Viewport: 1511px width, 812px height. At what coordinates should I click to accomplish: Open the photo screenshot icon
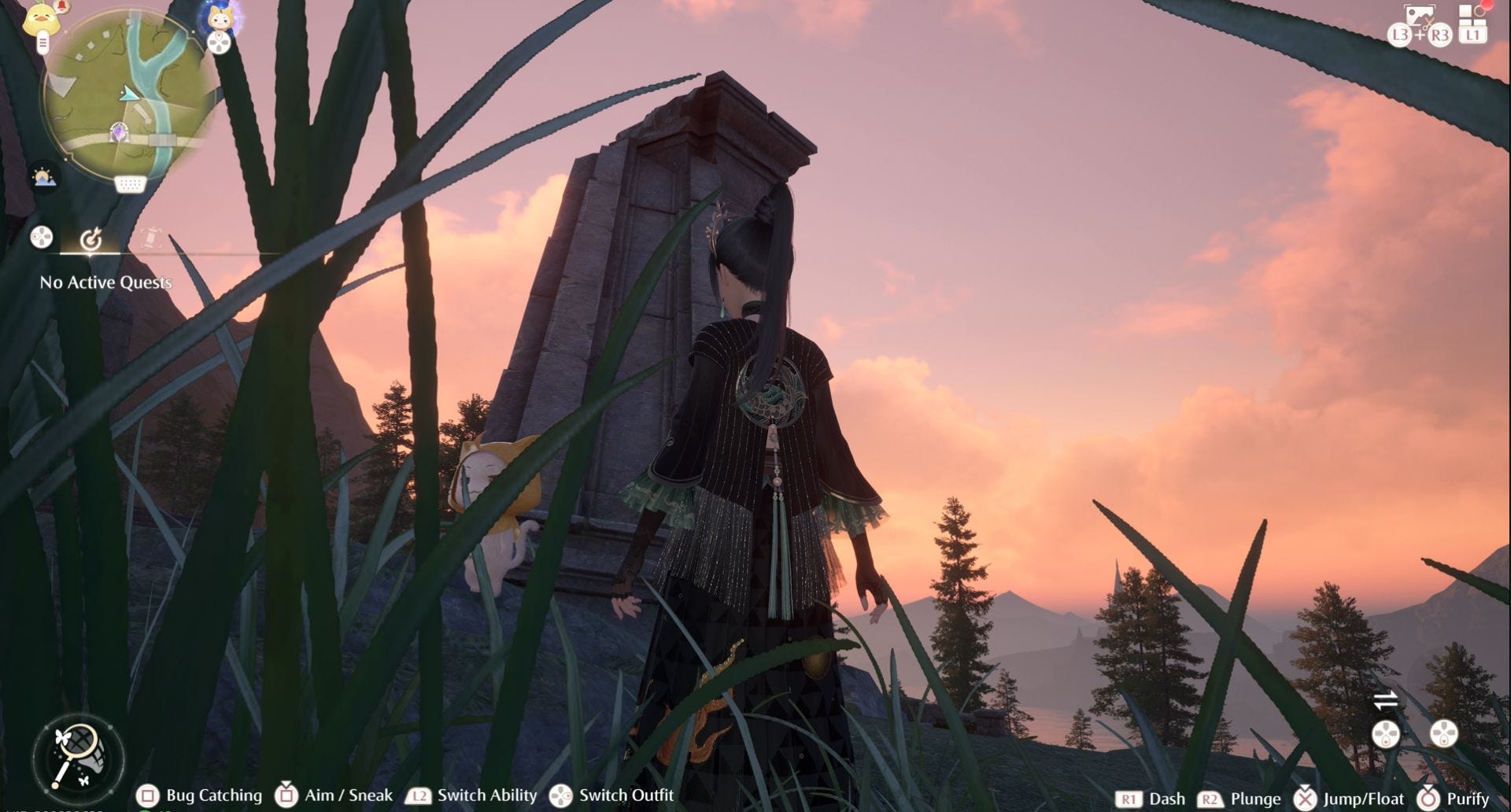(x=1420, y=17)
